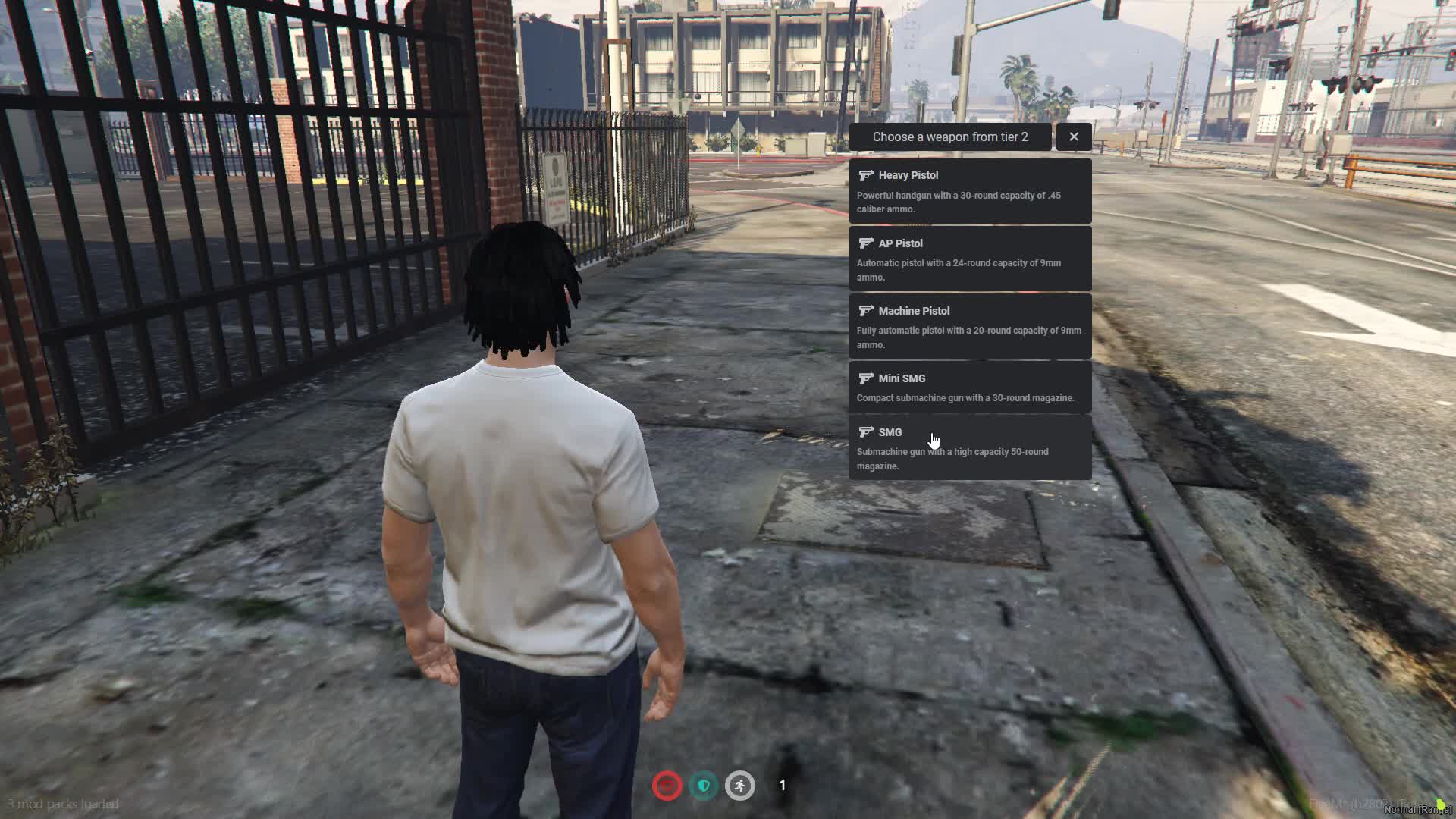
Task: Select the AP Pistol option
Action: click(x=970, y=259)
